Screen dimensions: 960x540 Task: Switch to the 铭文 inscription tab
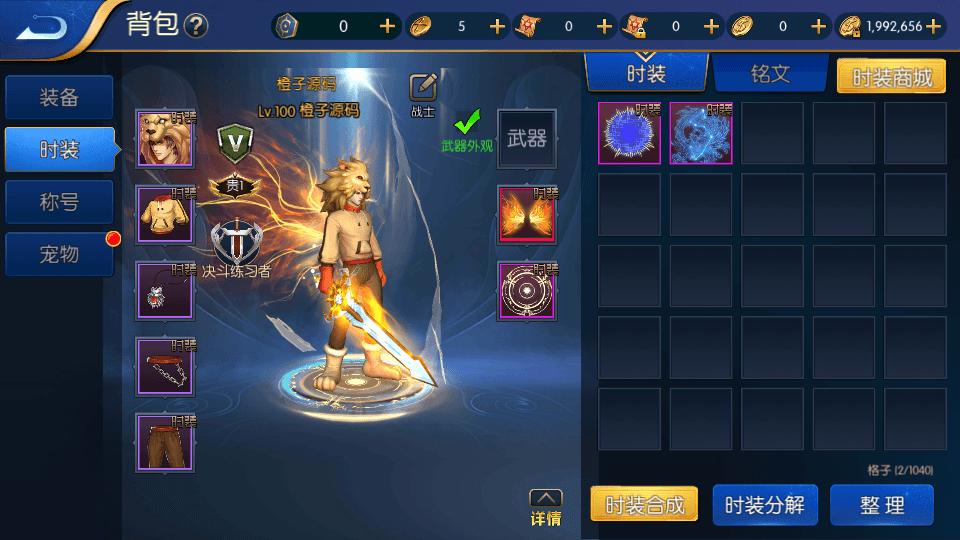[770, 73]
